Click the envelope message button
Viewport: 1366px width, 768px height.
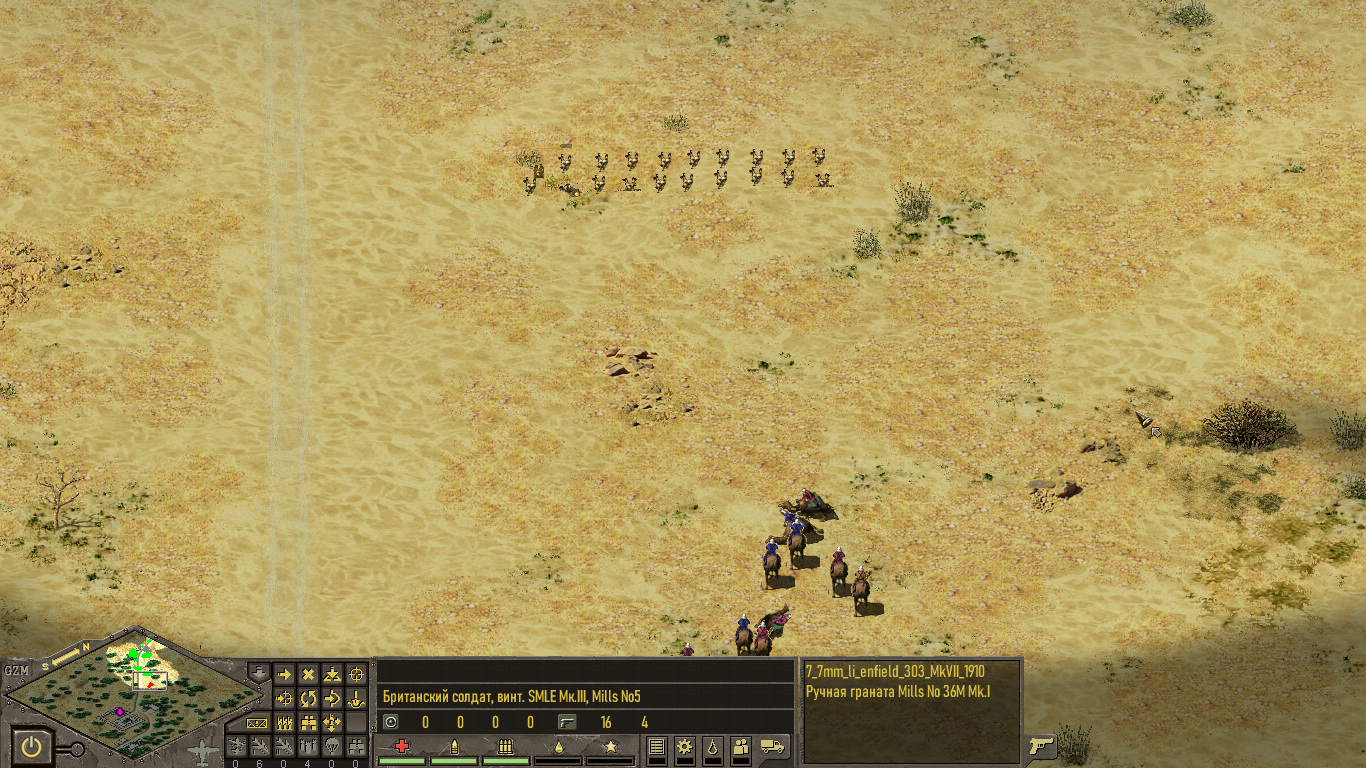[x=258, y=722]
